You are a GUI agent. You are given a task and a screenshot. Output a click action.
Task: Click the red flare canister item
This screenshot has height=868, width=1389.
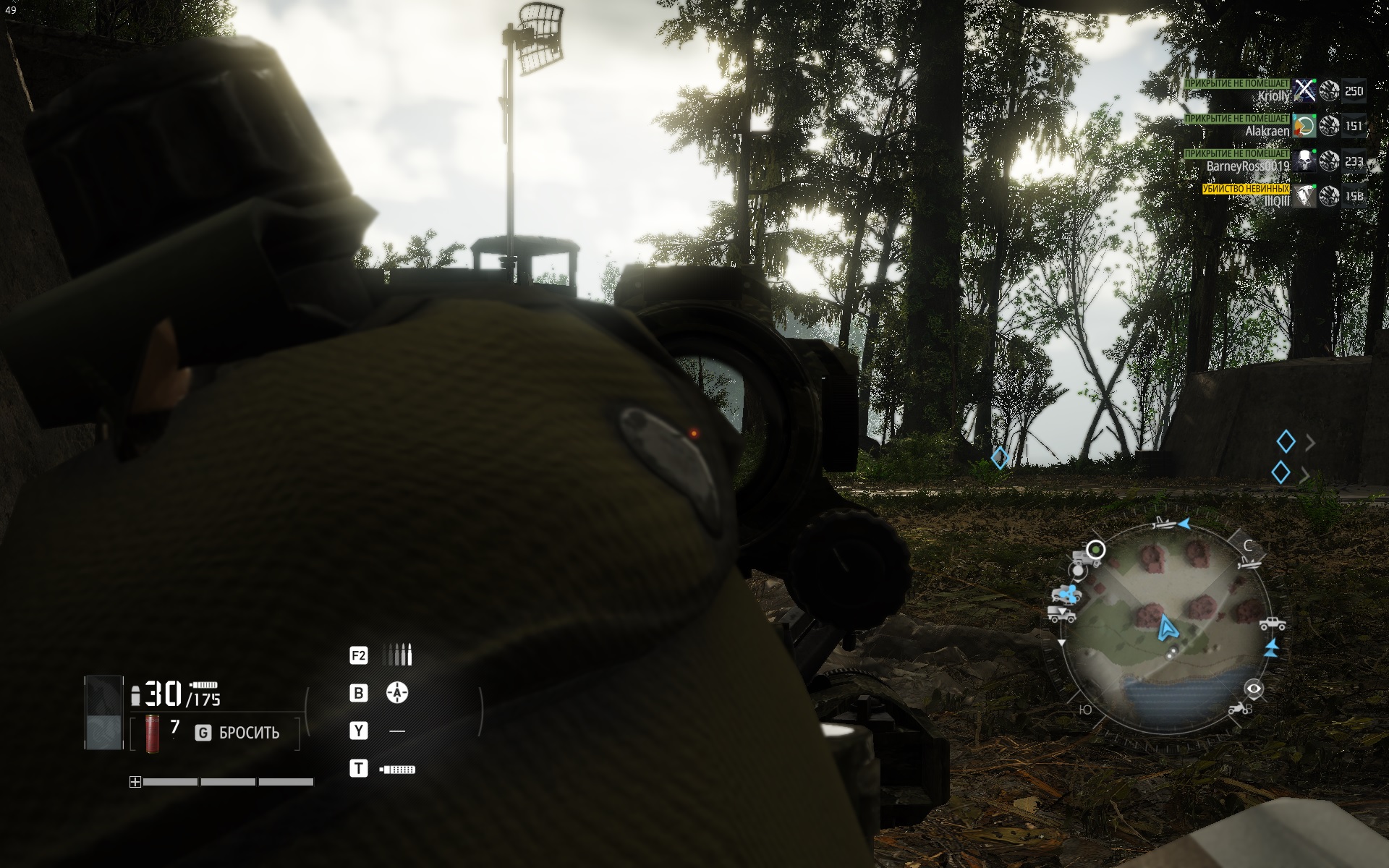click(152, 733)
